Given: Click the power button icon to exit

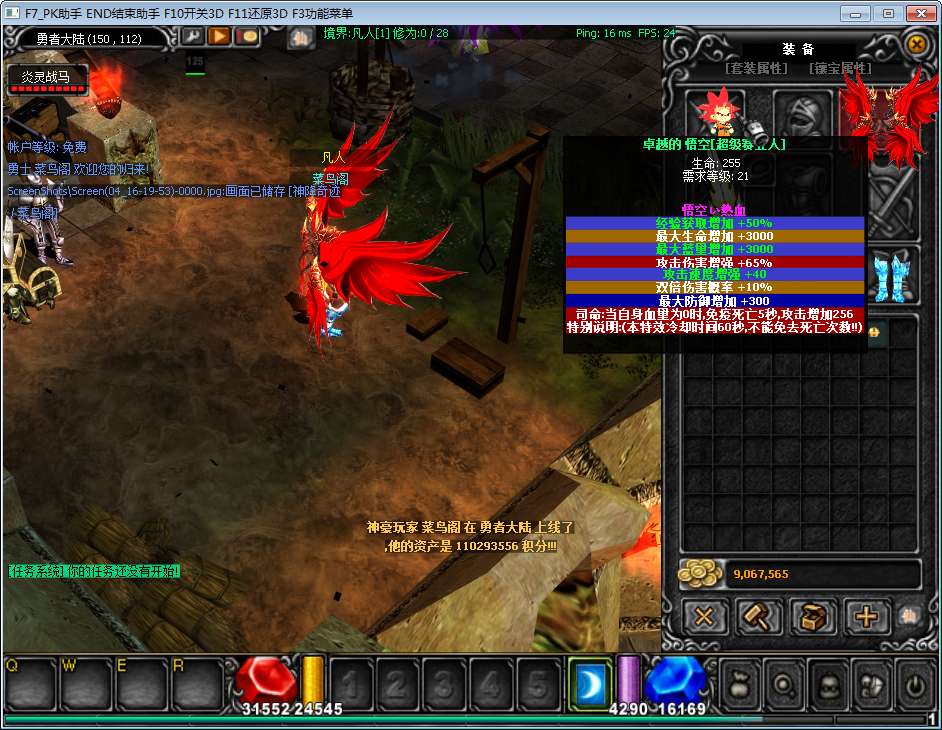Looking at the screenshot, I should pyautogui.click(x=915, y=686).
